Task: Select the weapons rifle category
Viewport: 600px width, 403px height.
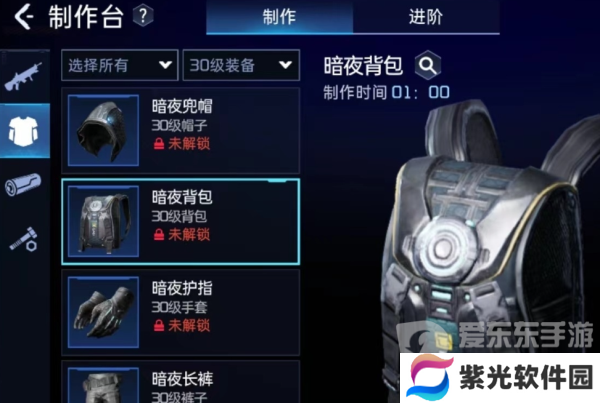Action: coord(24,78)
